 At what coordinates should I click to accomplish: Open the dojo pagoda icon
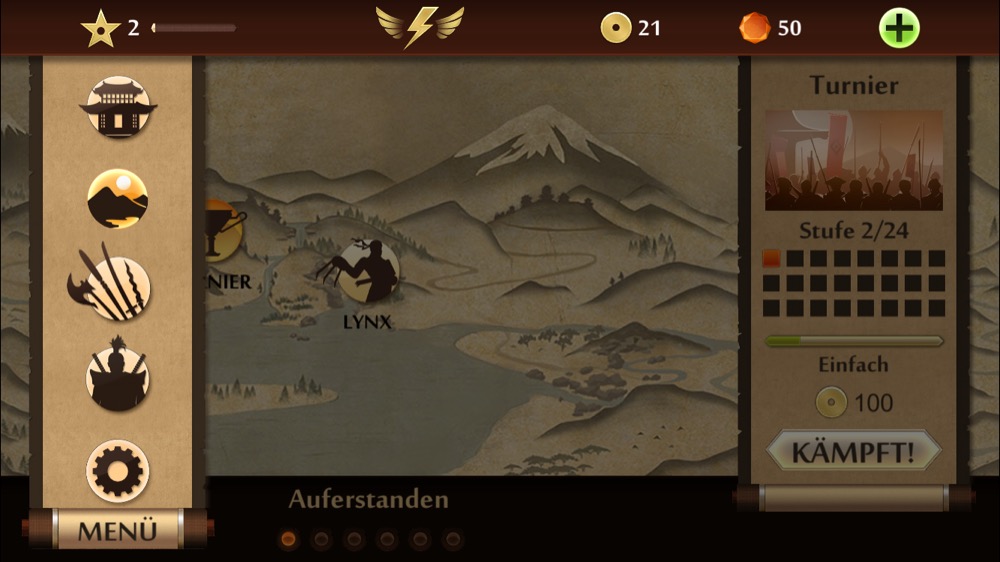coord(118,108)
